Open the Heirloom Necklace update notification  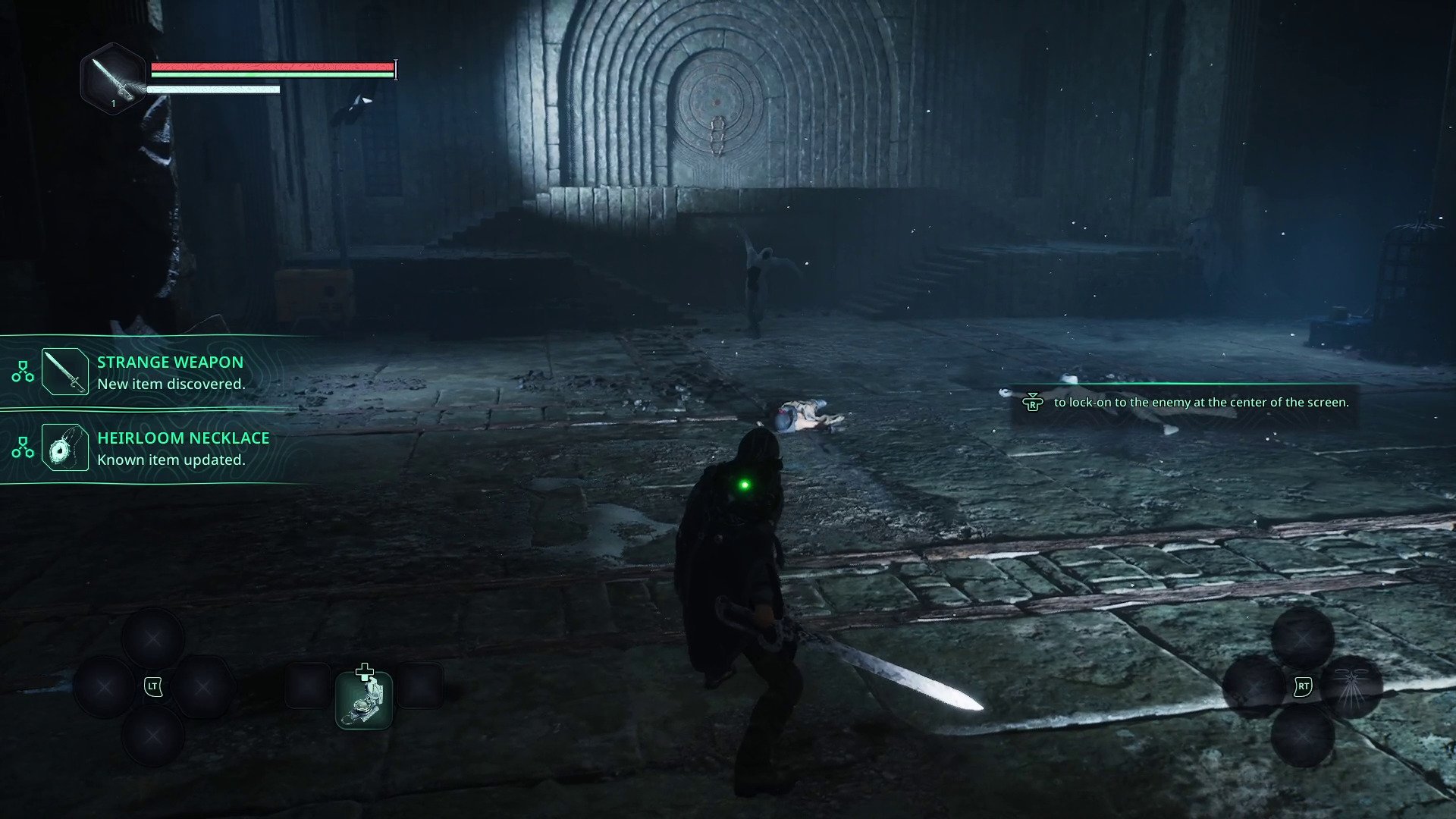point(182,448)
